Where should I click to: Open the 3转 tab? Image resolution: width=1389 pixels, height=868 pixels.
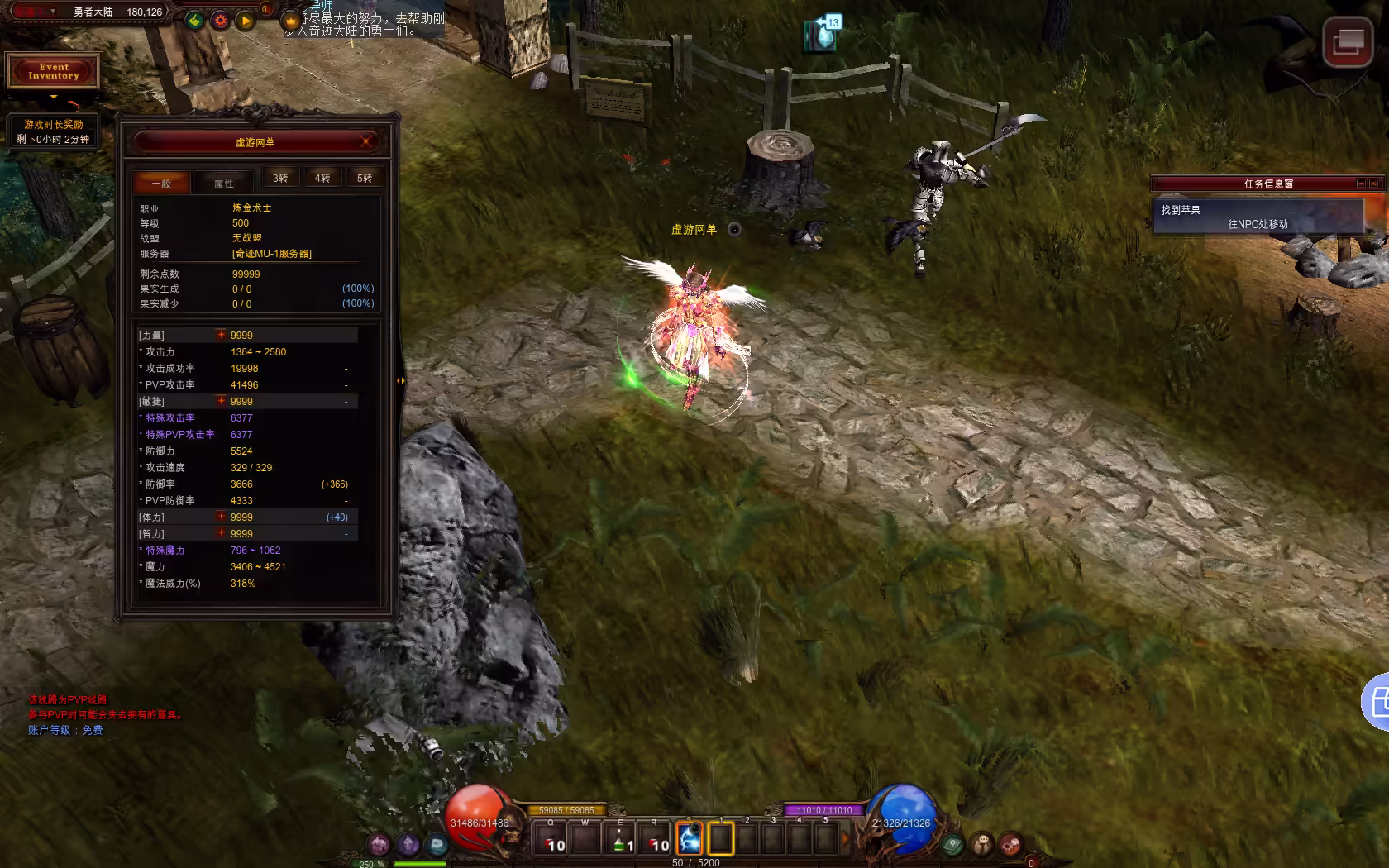point(281,178)
